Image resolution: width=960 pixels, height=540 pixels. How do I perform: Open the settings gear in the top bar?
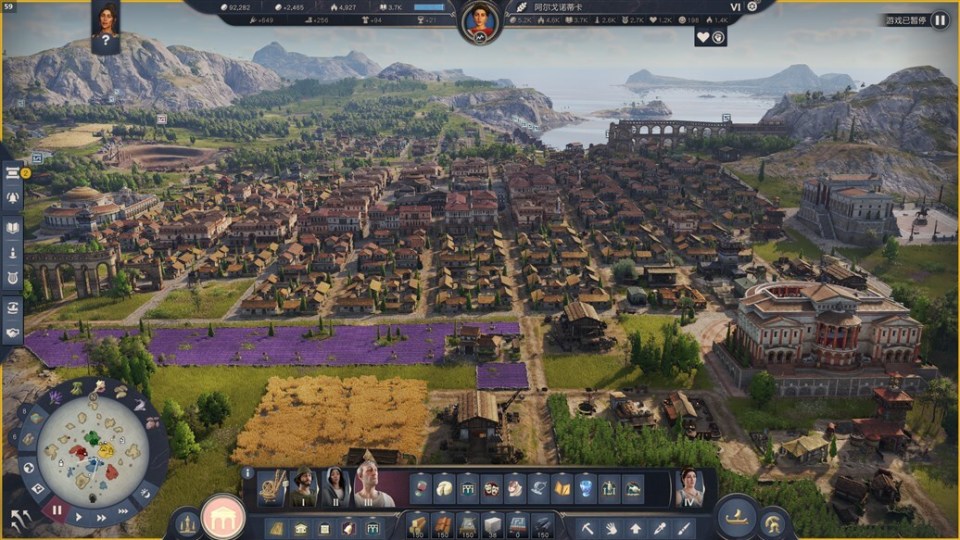(752, 6)
